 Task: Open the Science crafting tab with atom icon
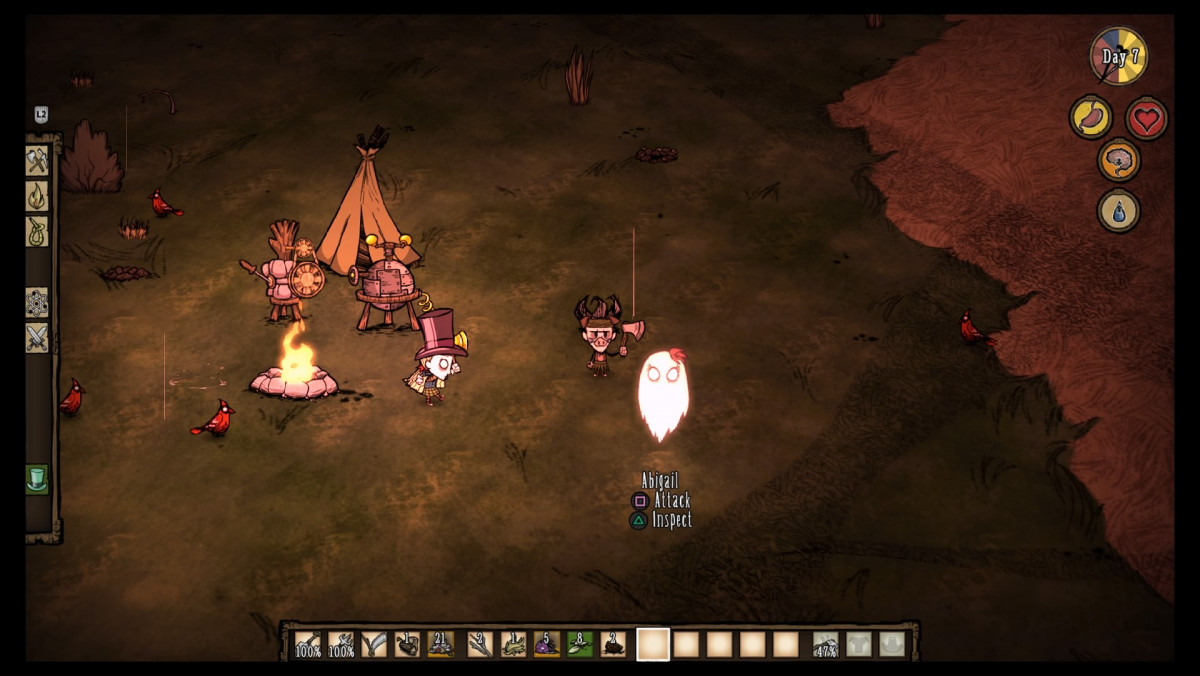[37, 302]
